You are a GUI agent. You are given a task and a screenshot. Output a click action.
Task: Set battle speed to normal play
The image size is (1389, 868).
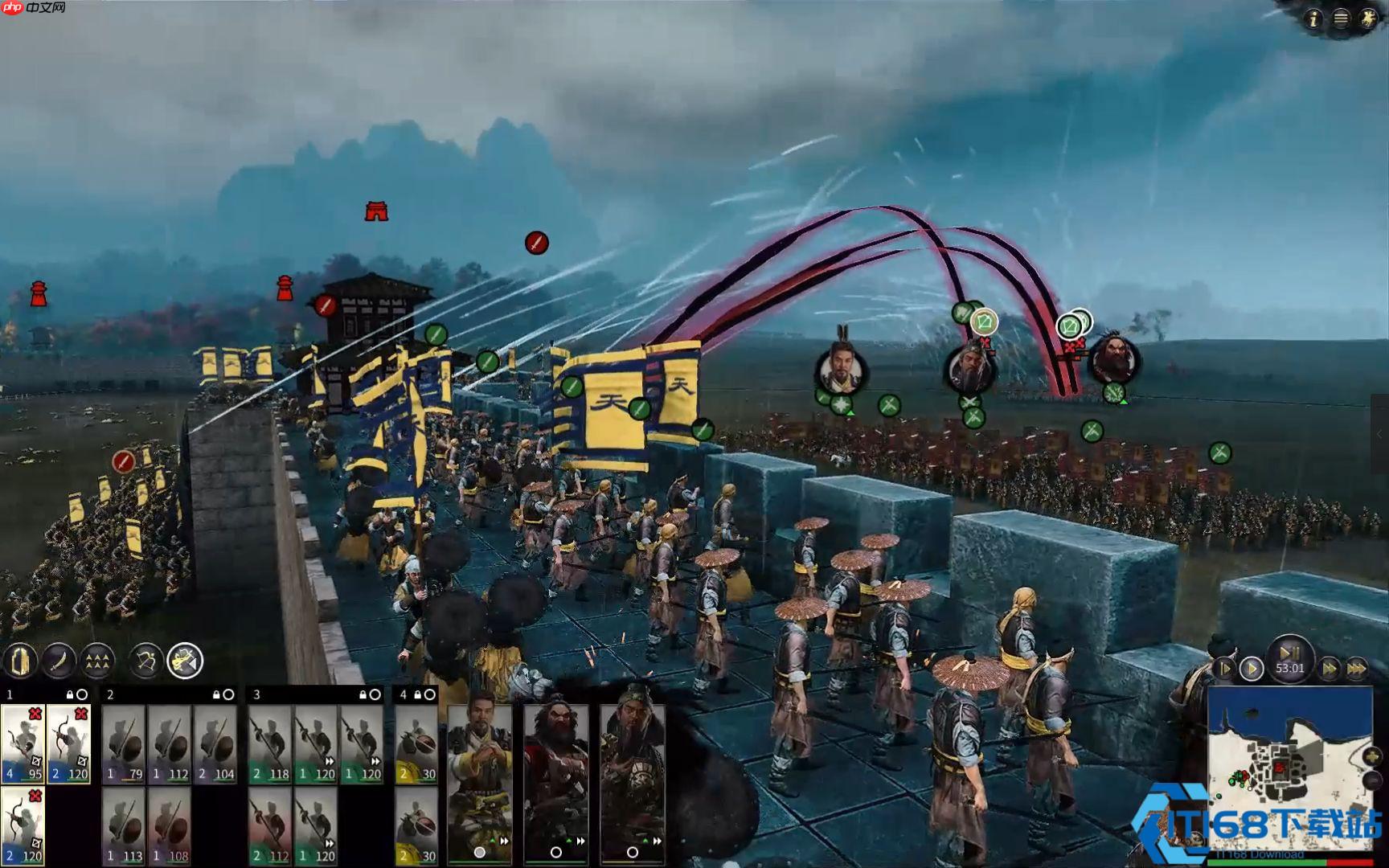[x=1251, y=668]
